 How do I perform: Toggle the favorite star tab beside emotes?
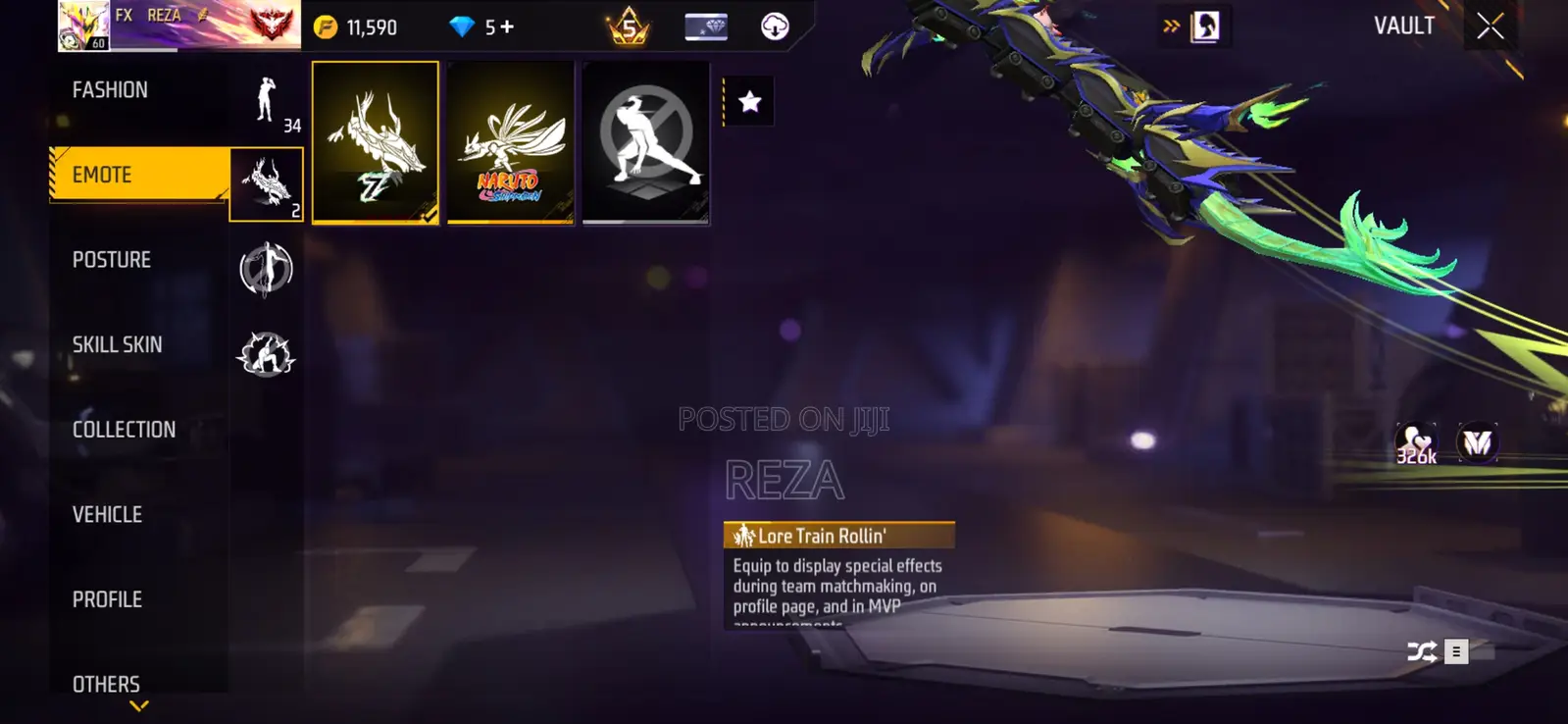tap(749, 100)
